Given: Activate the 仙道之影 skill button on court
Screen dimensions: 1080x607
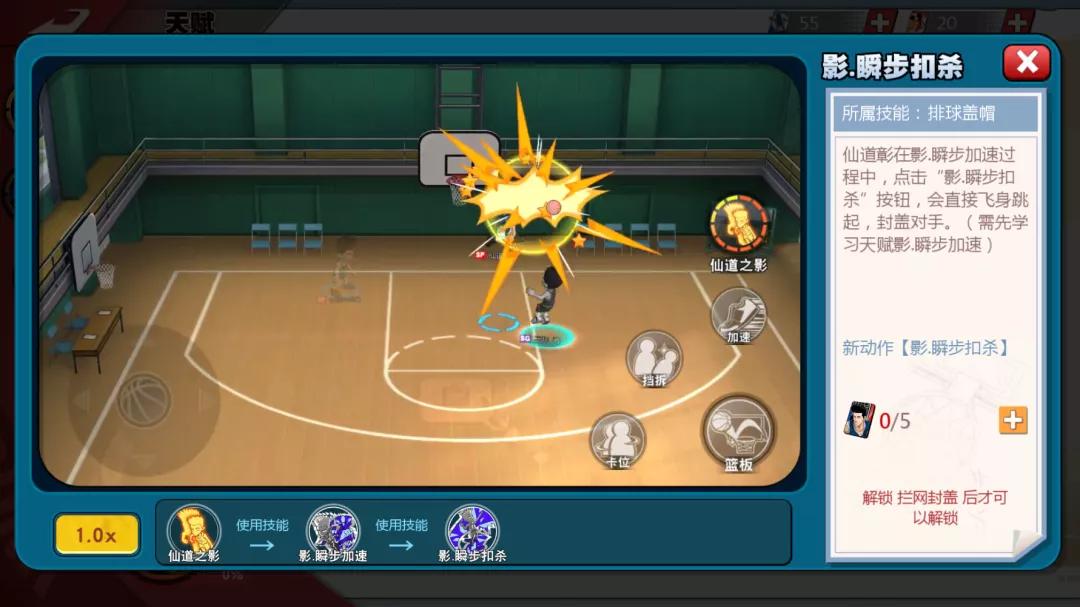Looking at the screenshot, I should pos(738,225).
